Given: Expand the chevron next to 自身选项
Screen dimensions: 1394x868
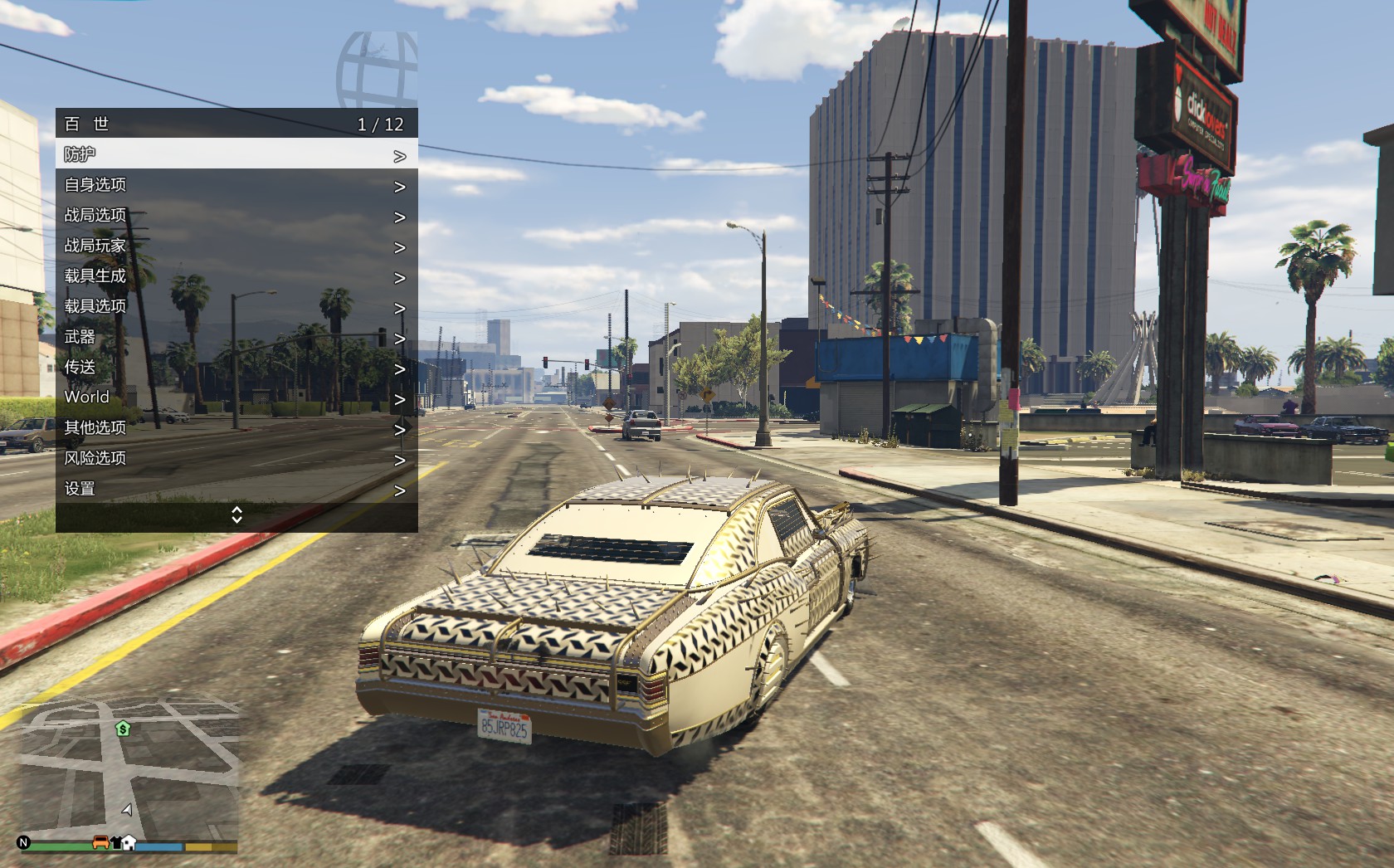Looking at the screenshot, I should click(401, 185).
